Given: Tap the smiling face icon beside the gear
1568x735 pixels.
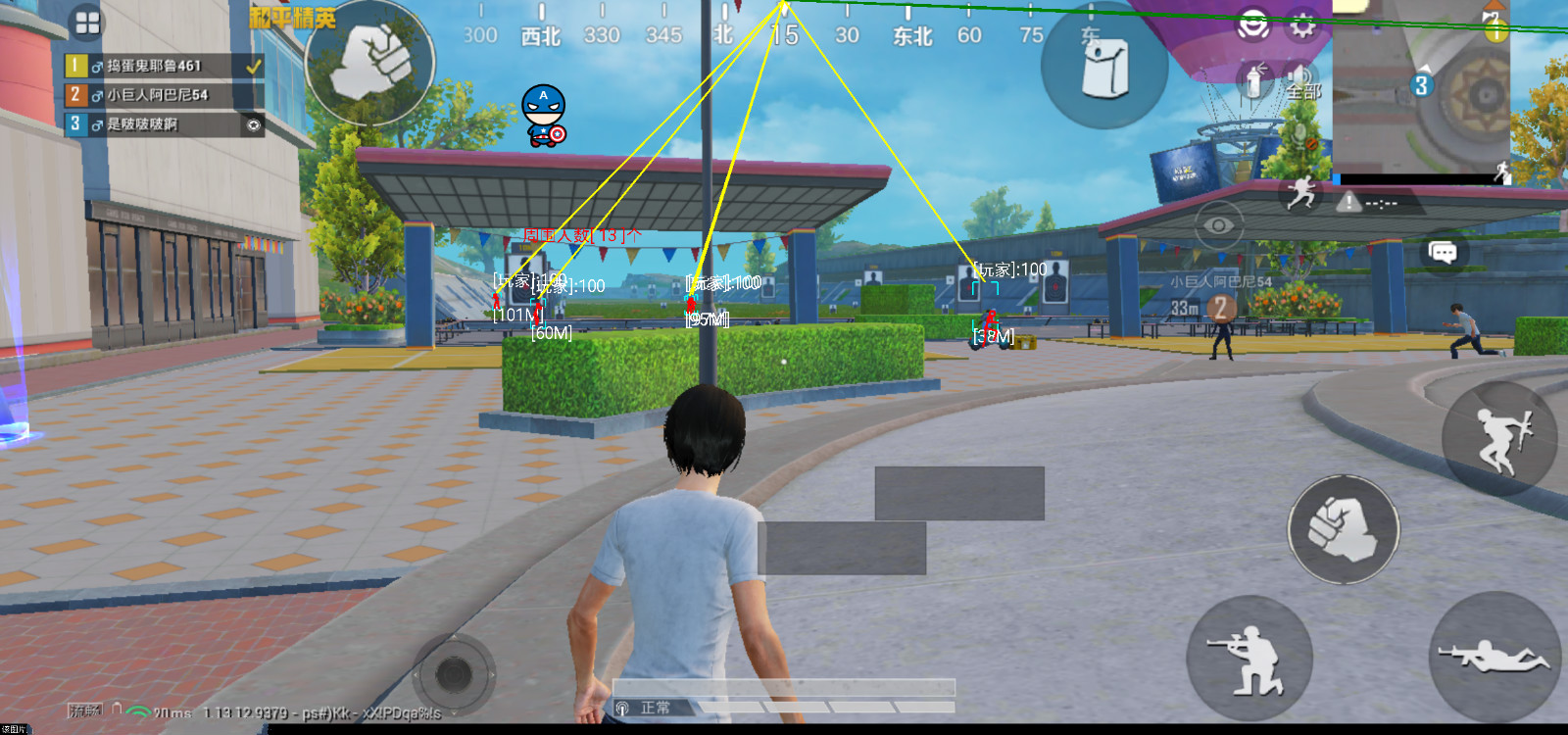Looking at the screenshot, I should (x=1253, y=25).
